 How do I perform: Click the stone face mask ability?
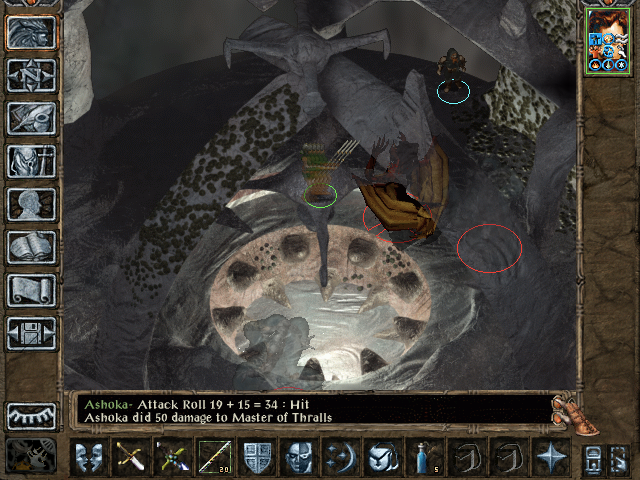tap(298, 457)
